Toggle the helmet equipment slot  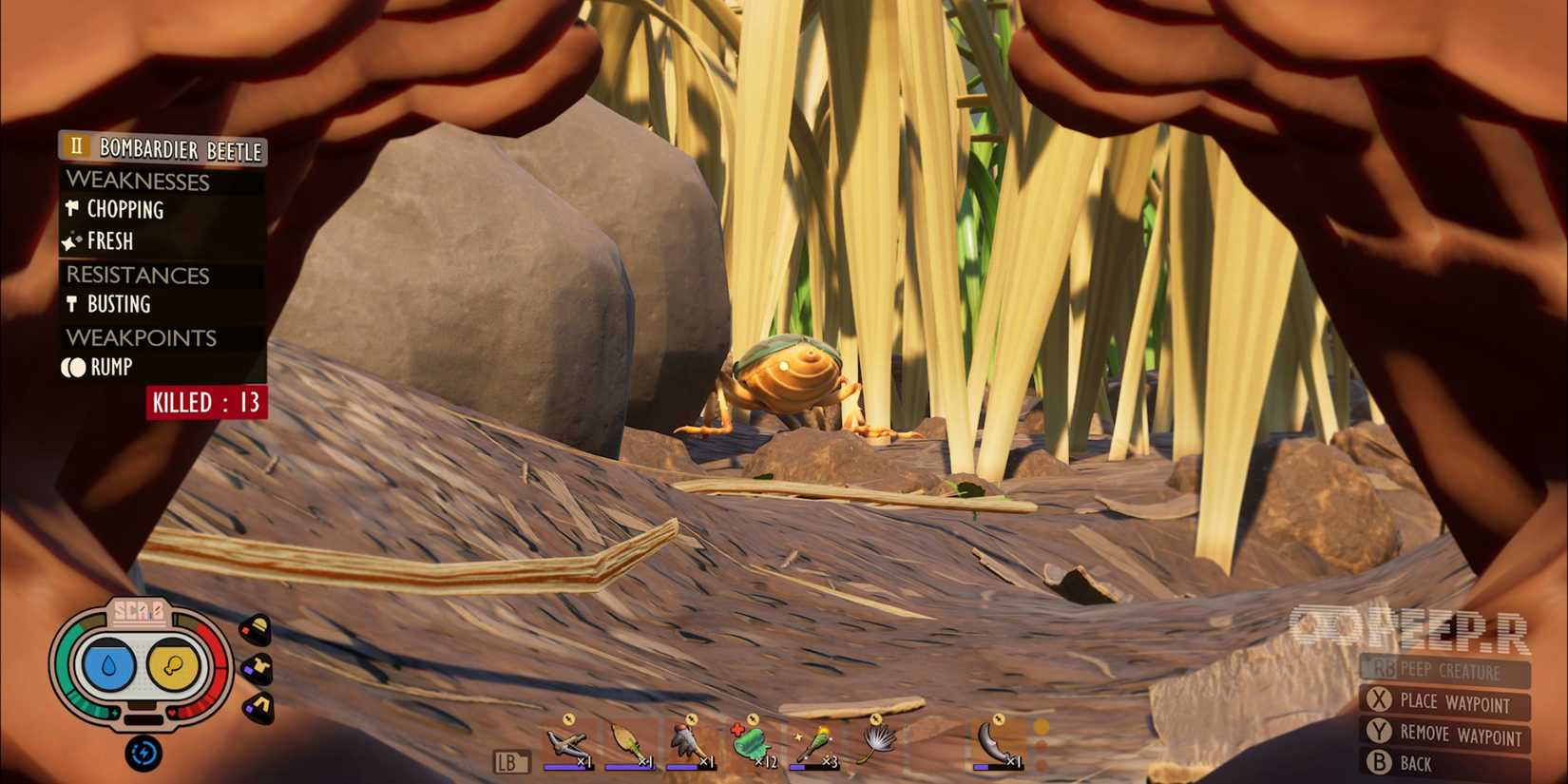click(258, 627)
